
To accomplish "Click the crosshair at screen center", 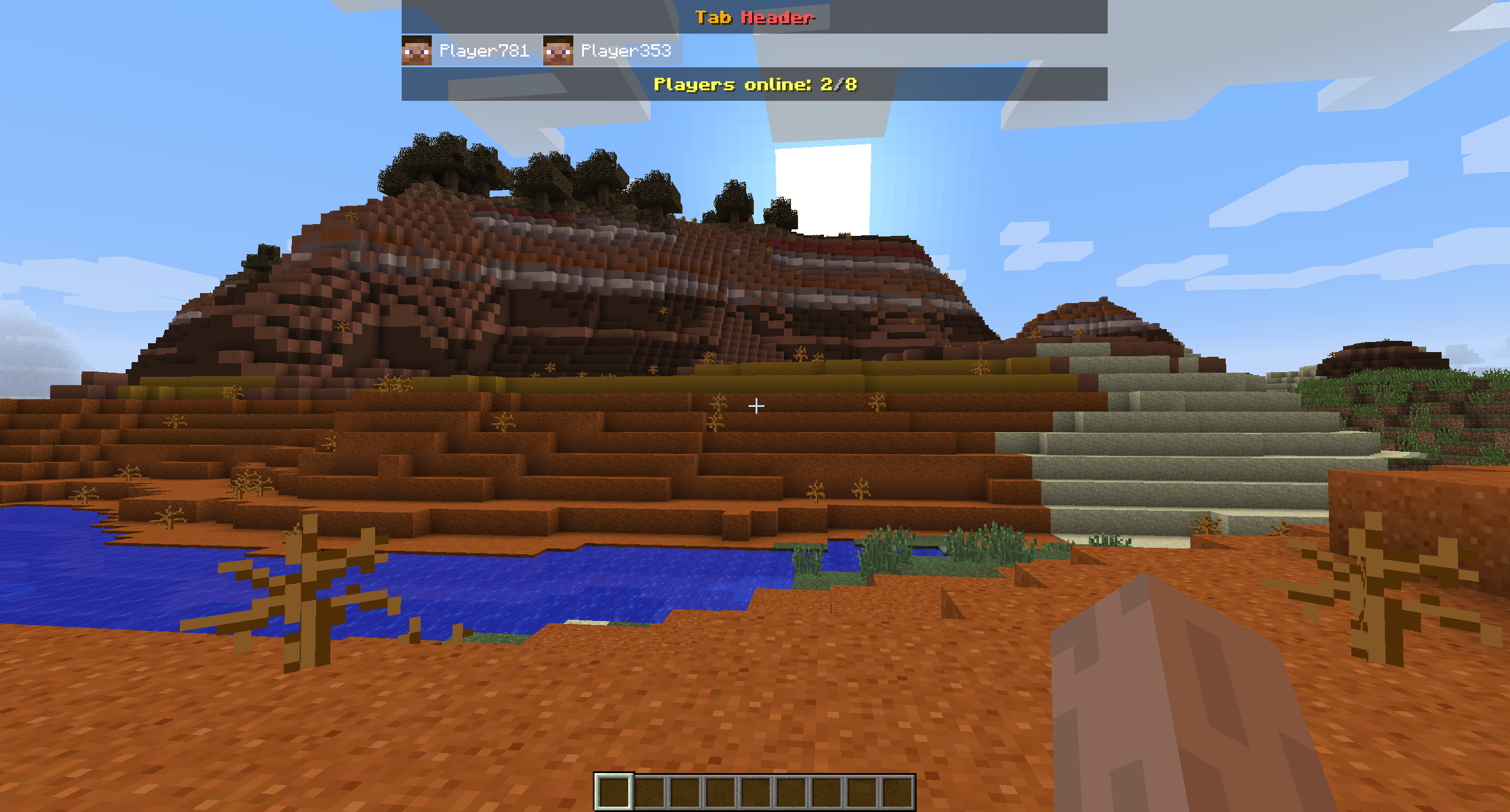I will (x=755, y=406).
